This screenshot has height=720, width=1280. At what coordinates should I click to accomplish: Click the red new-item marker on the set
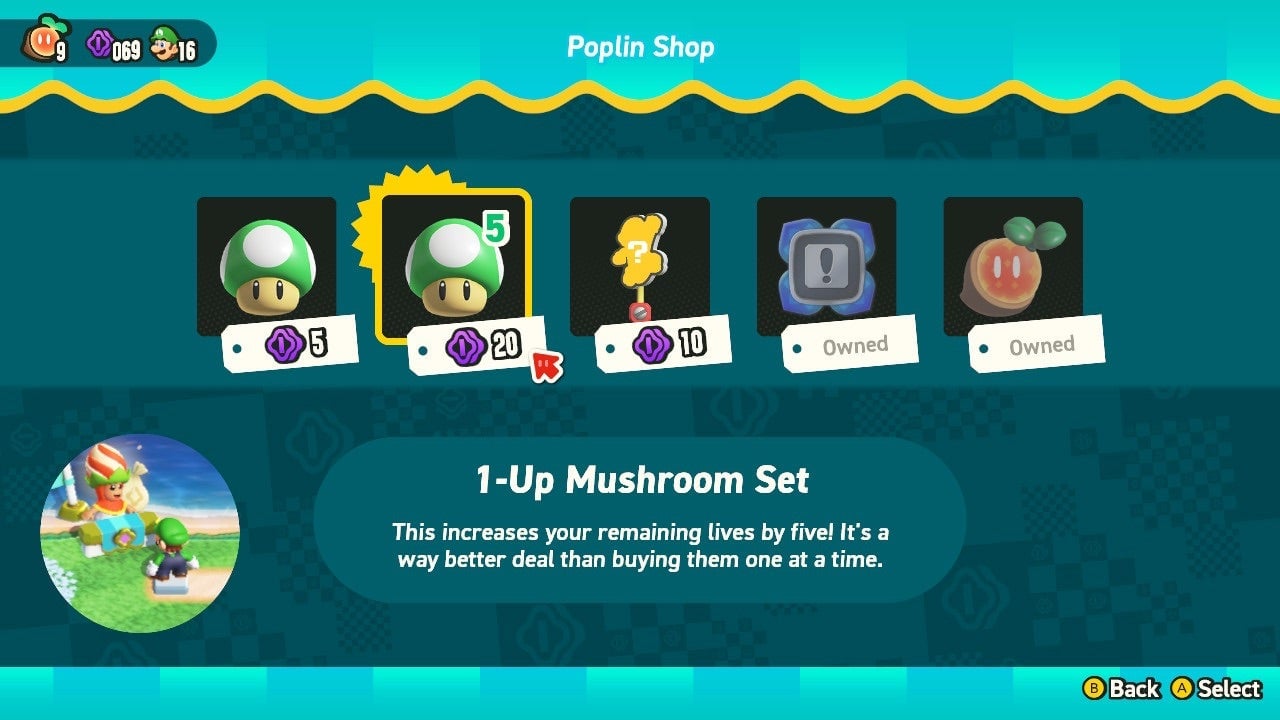click(548, 367)
